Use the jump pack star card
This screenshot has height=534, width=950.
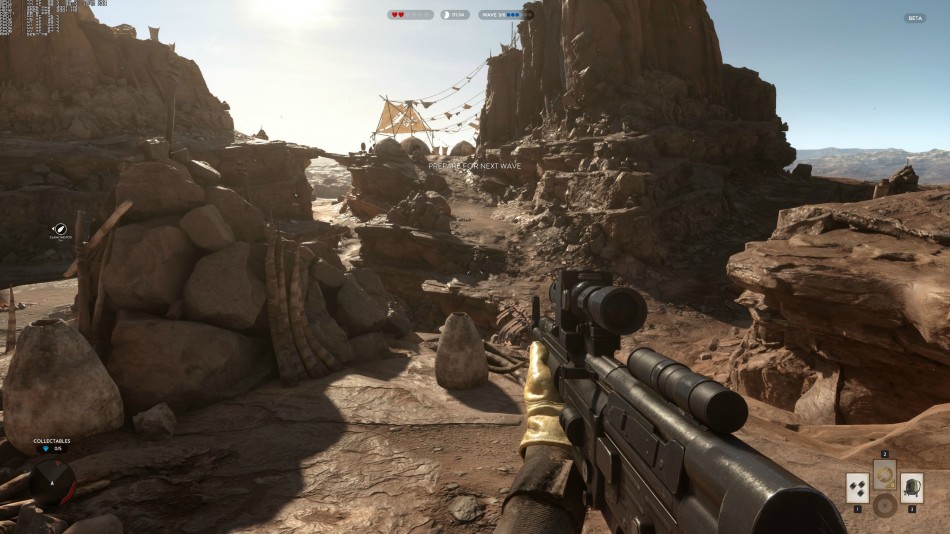tap(912, 487)
